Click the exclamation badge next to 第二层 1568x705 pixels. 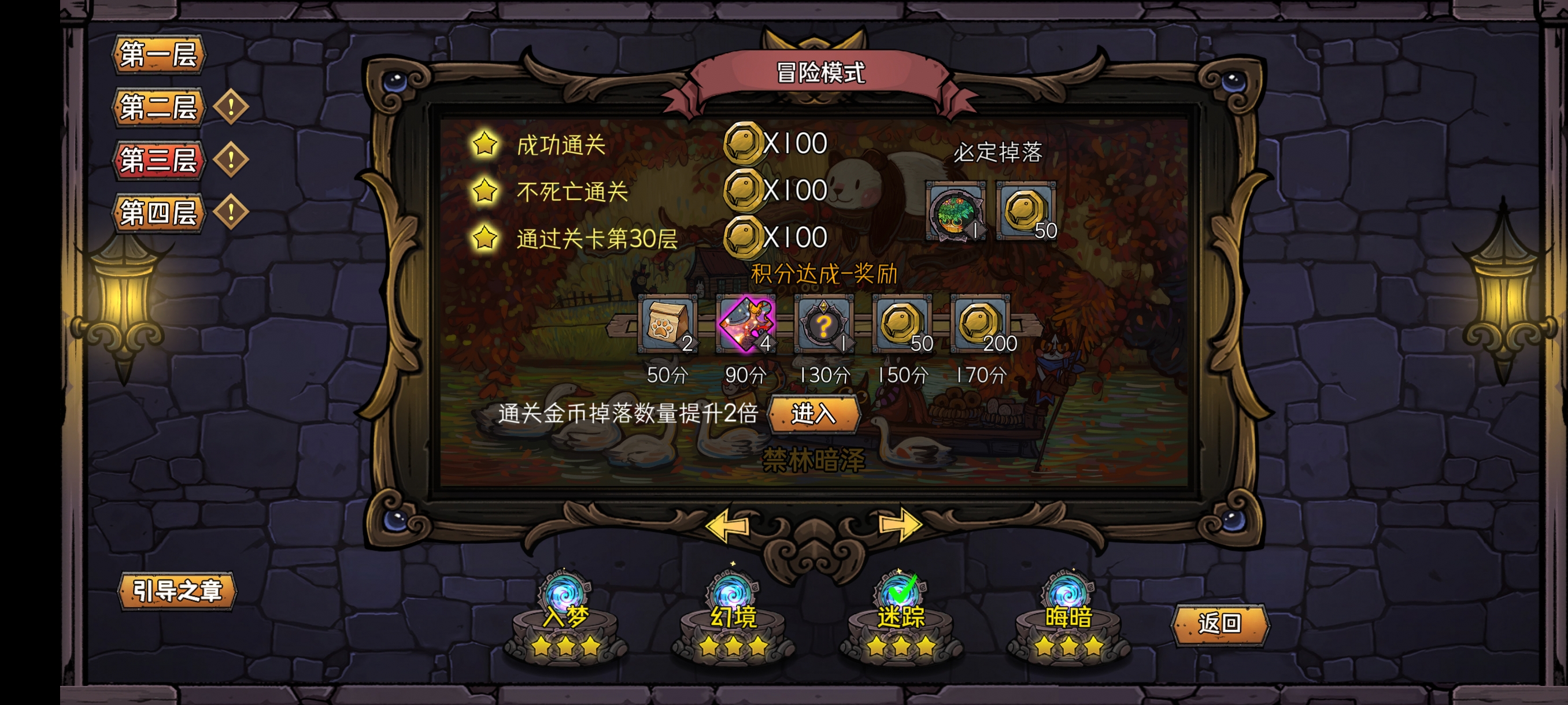pyautogui.click(x=231, y=107)
